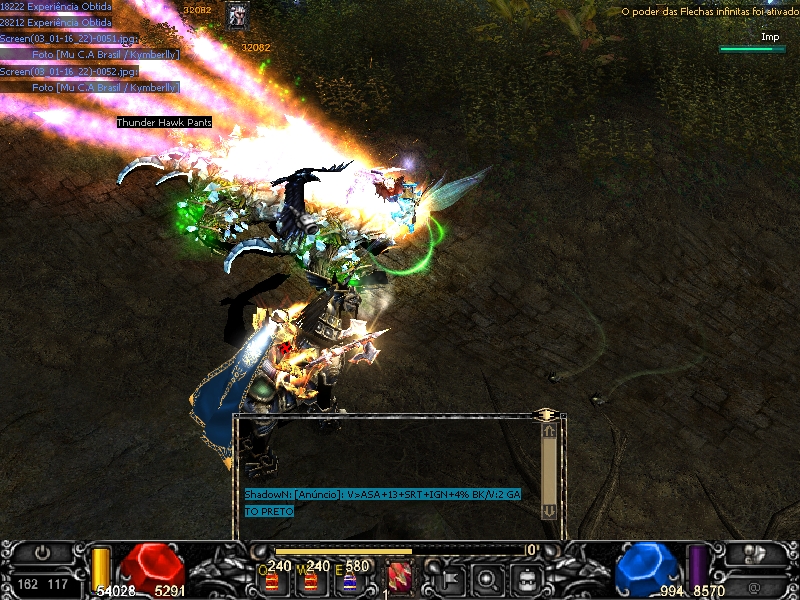Click the power button in the HUD

(42, 552)
